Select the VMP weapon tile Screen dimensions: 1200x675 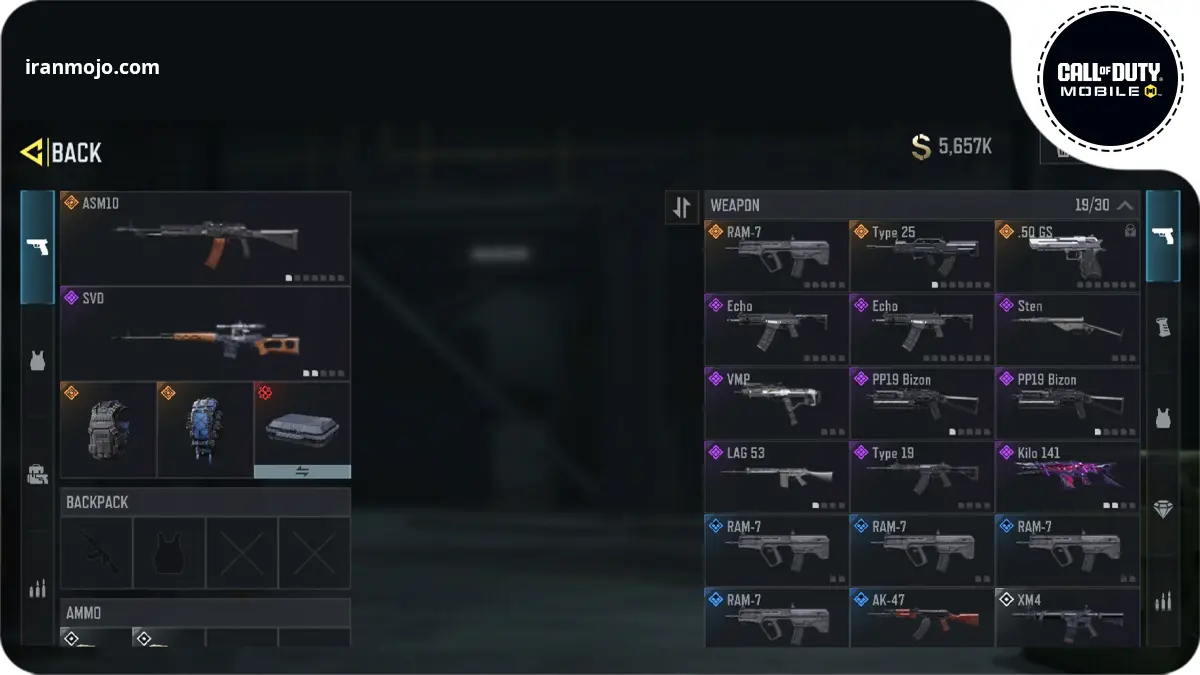coord(776,403)
